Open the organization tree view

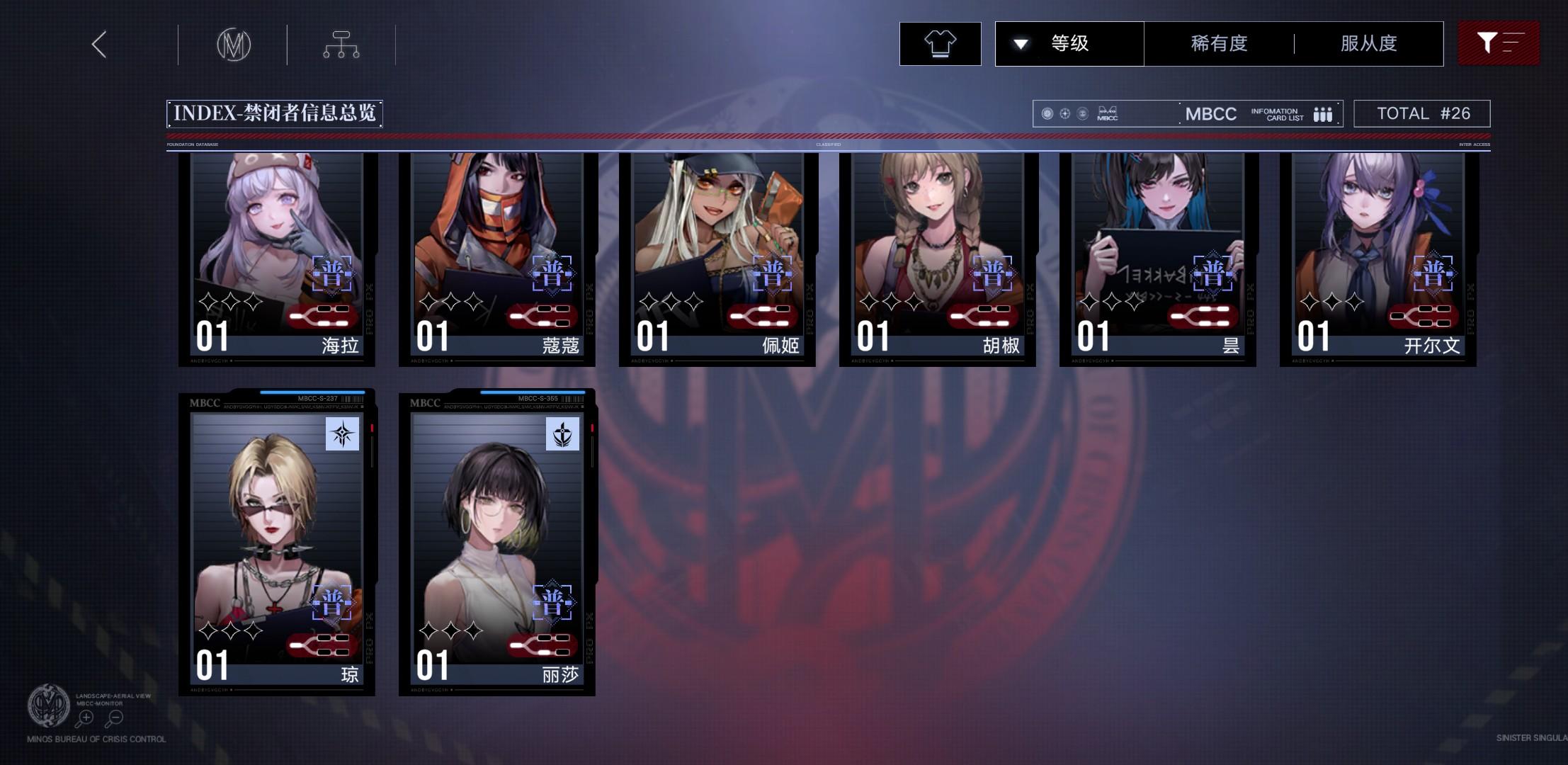(x=341, y=45)
